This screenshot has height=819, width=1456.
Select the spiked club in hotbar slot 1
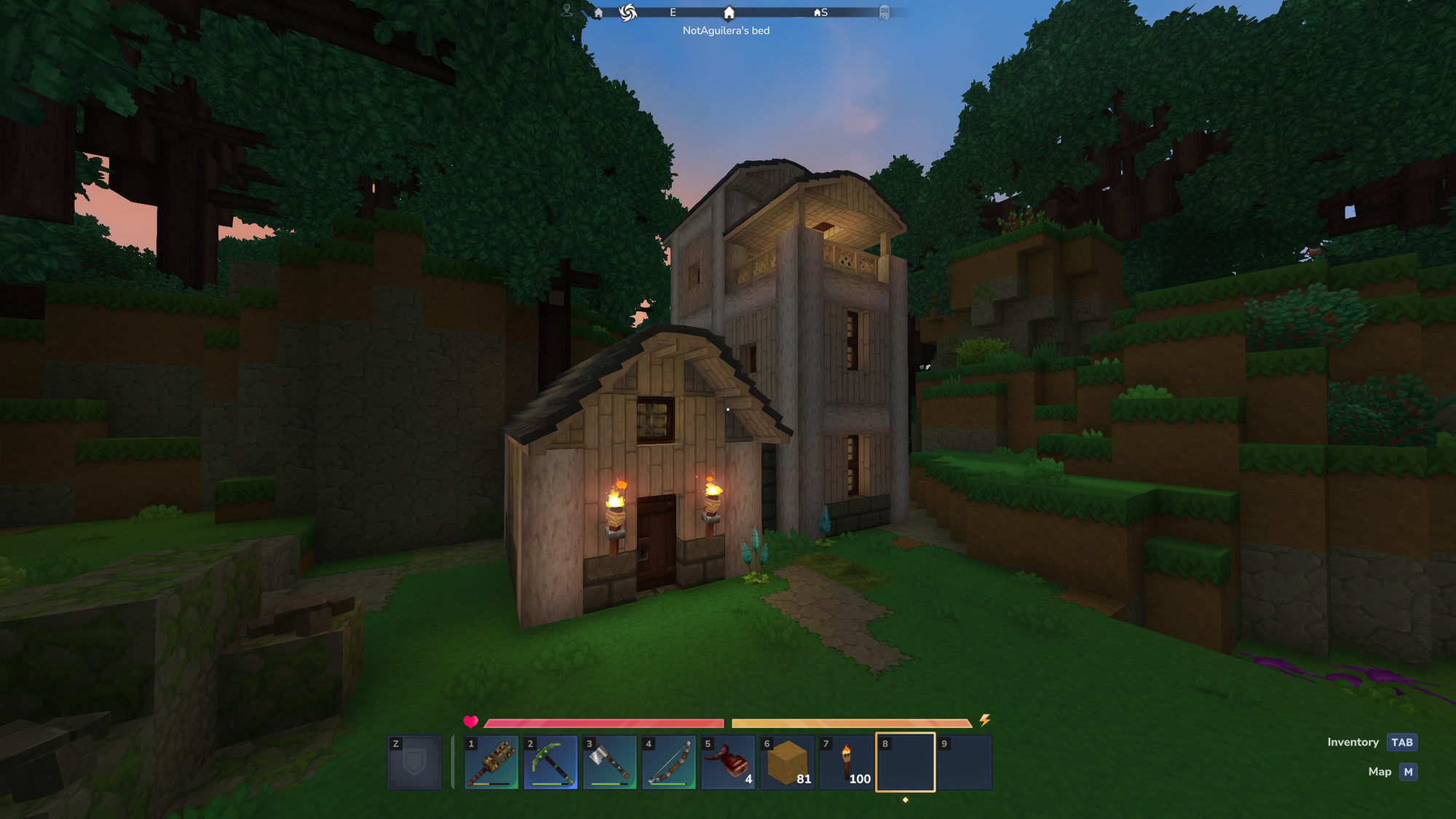tap(491, 762)
